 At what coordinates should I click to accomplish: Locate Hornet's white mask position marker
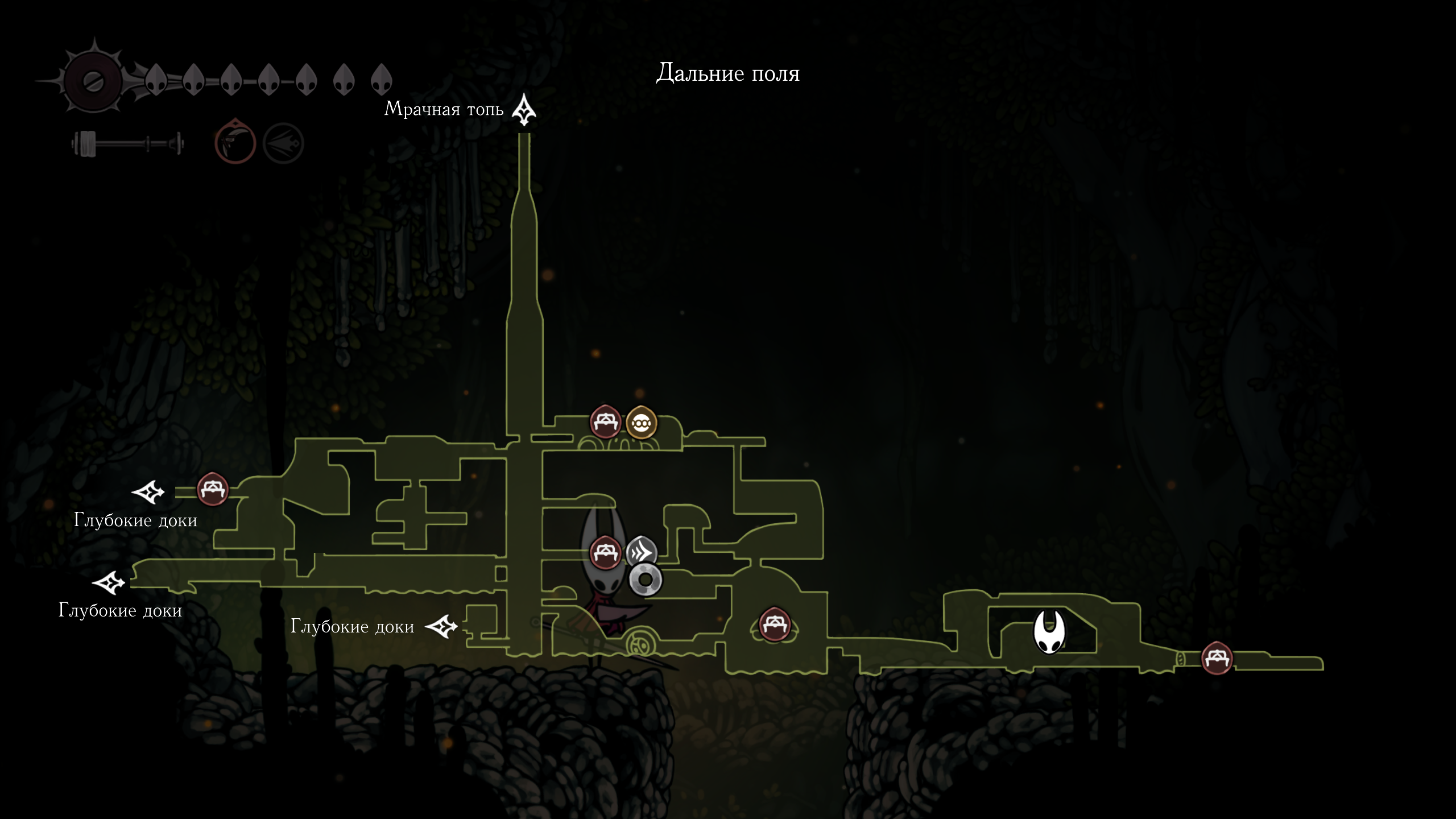coord(1049,632)
